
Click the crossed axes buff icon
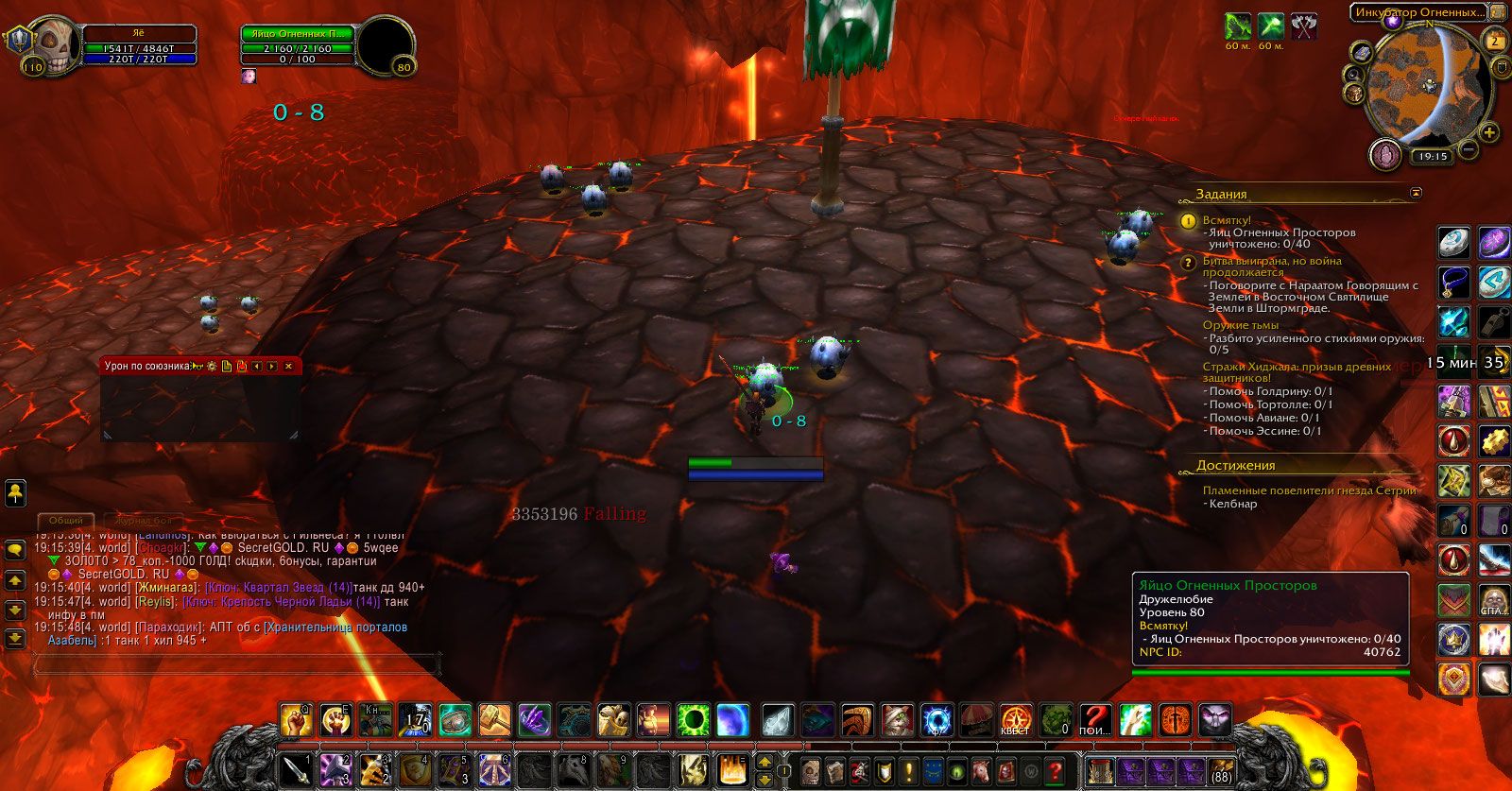pos(1304,26)
